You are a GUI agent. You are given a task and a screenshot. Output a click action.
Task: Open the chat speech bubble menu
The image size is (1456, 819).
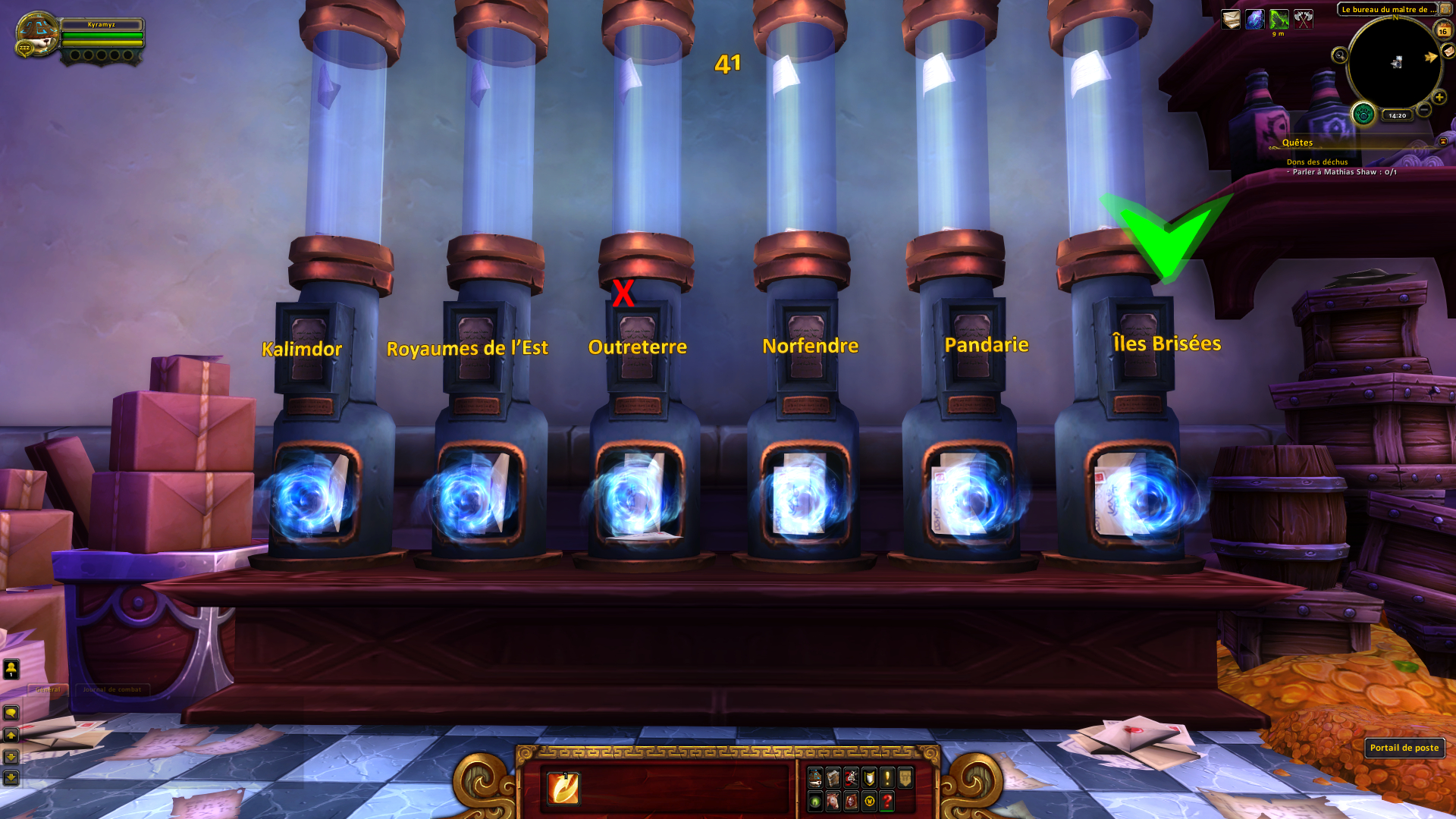(11, 713)
